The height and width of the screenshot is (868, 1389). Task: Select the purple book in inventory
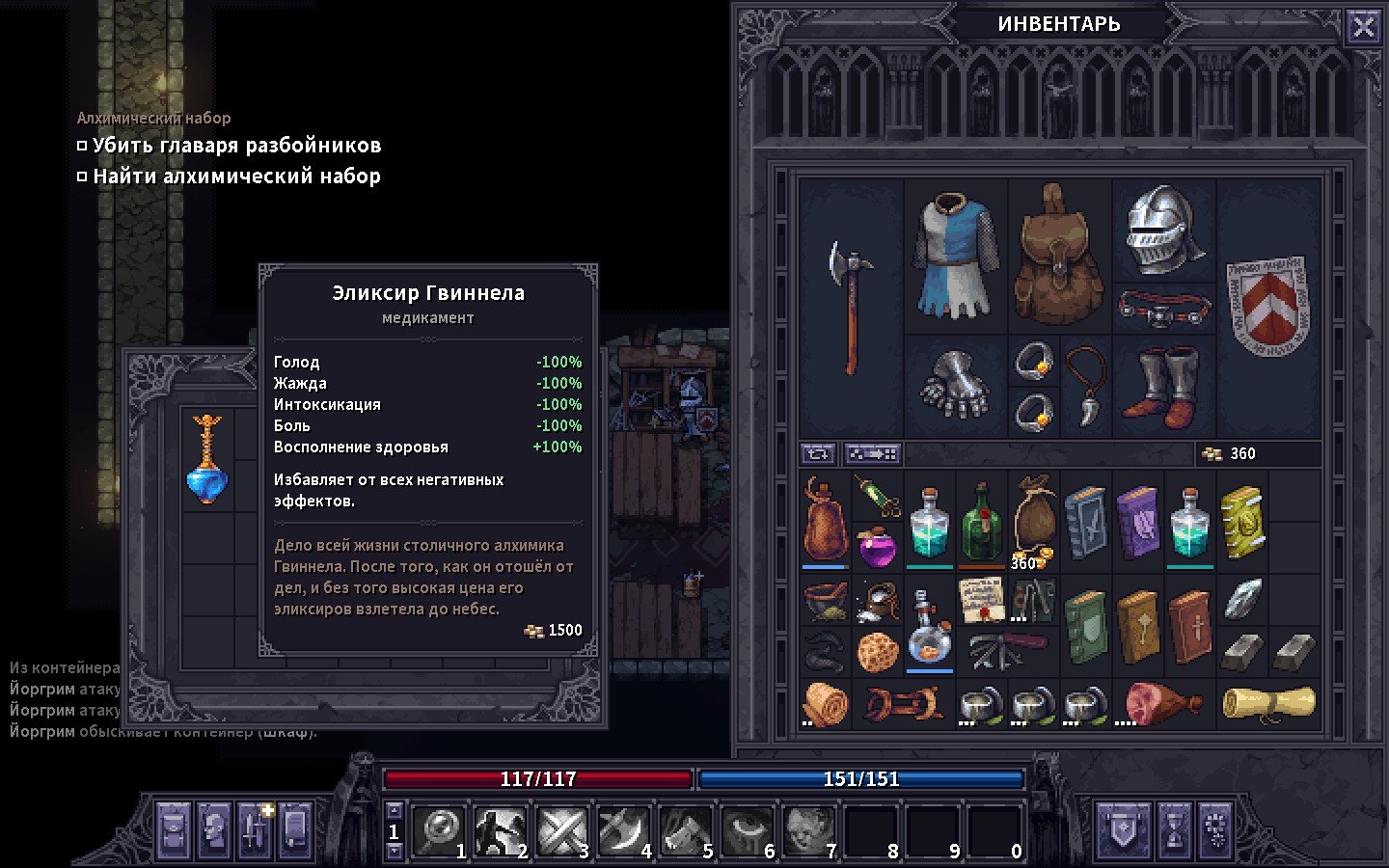pyautogui.click(x=1138, y=524)
